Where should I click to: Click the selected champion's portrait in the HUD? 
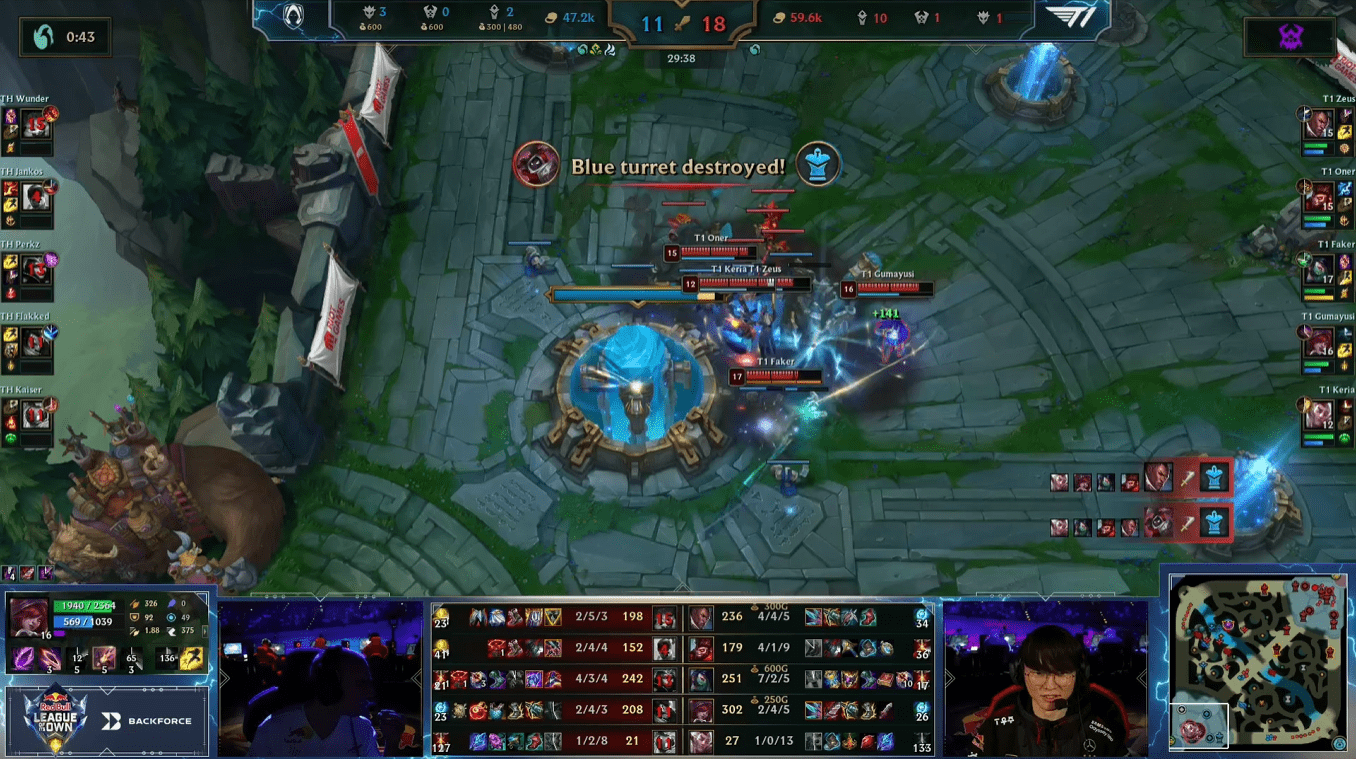pos(27,618)
